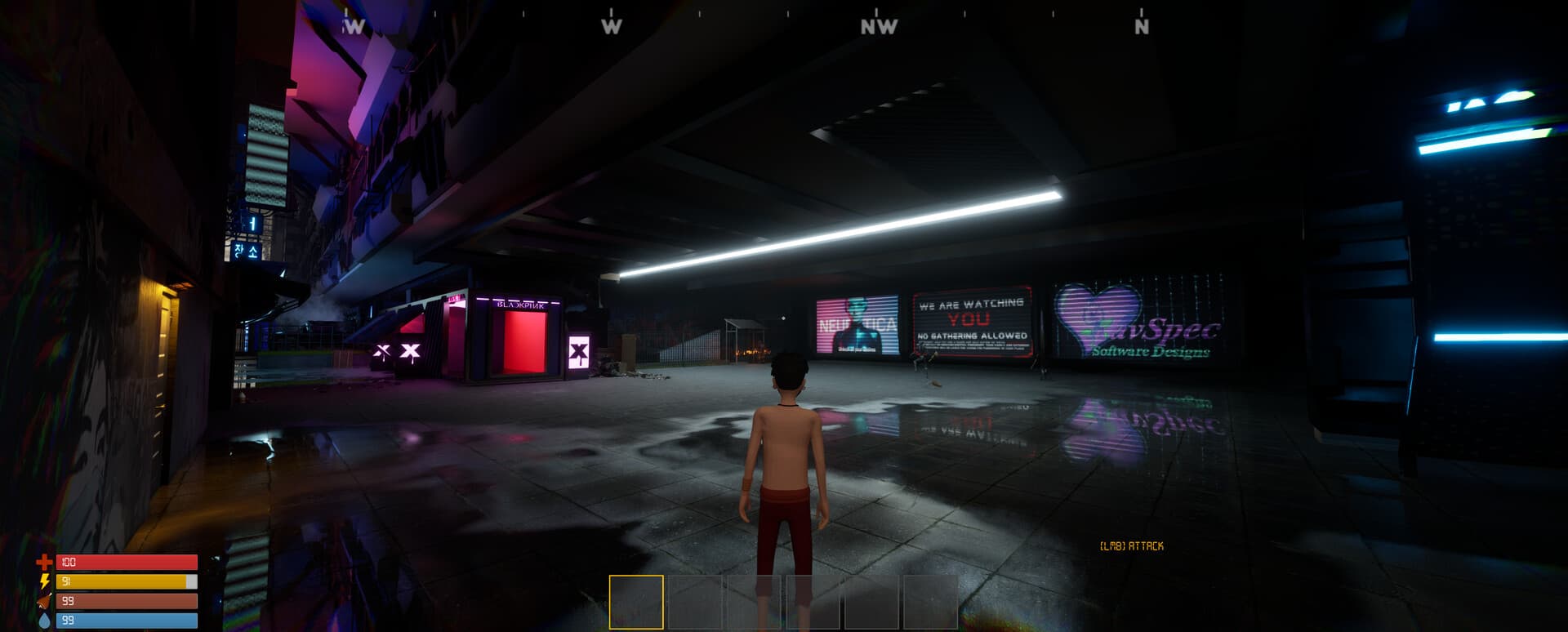Click the BLACKPINK neon sign
The image size is (1568, 632).
[519, 303]
